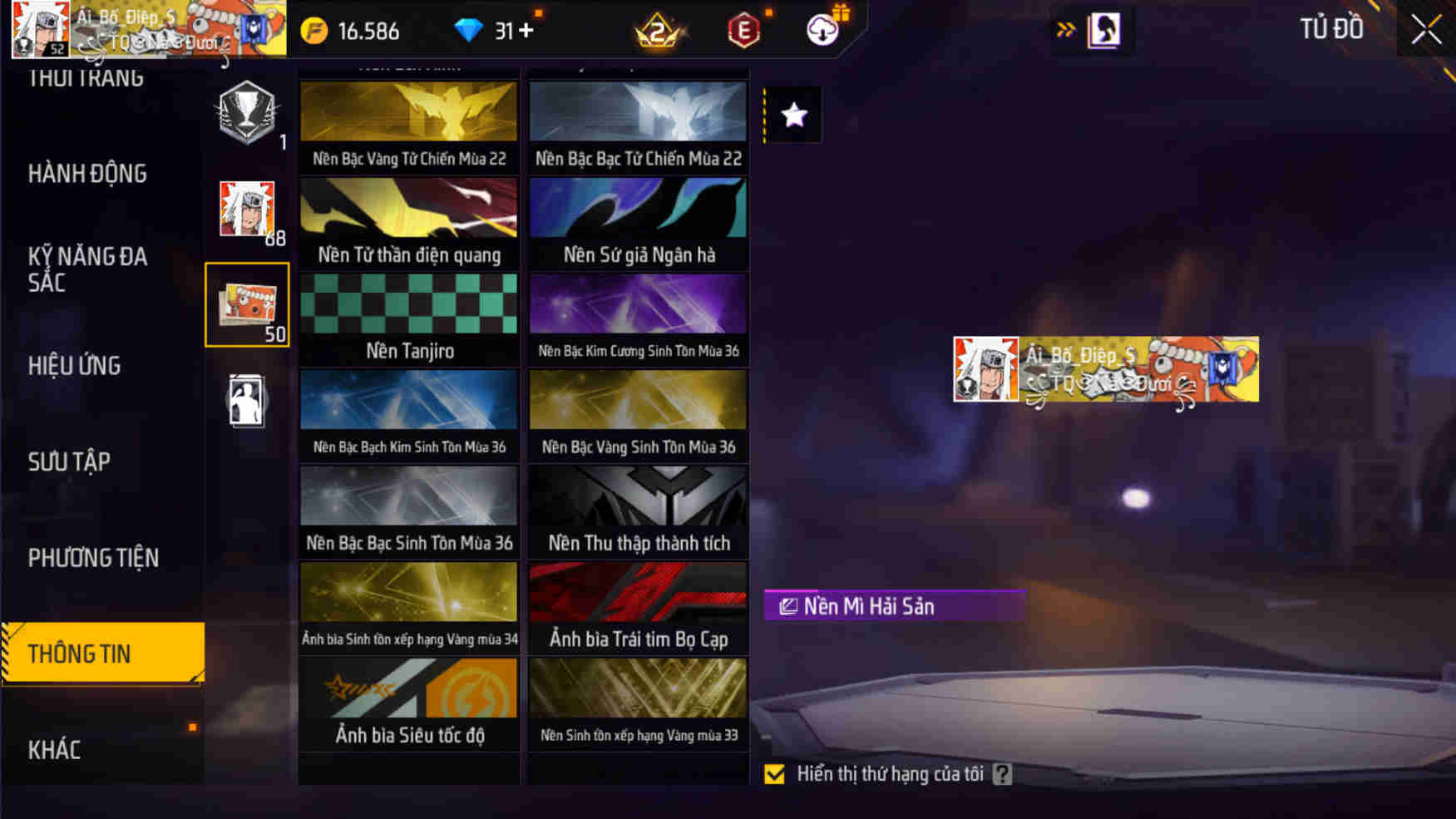
Task: Open the red E event badge icon
Action: pos(744,30)
